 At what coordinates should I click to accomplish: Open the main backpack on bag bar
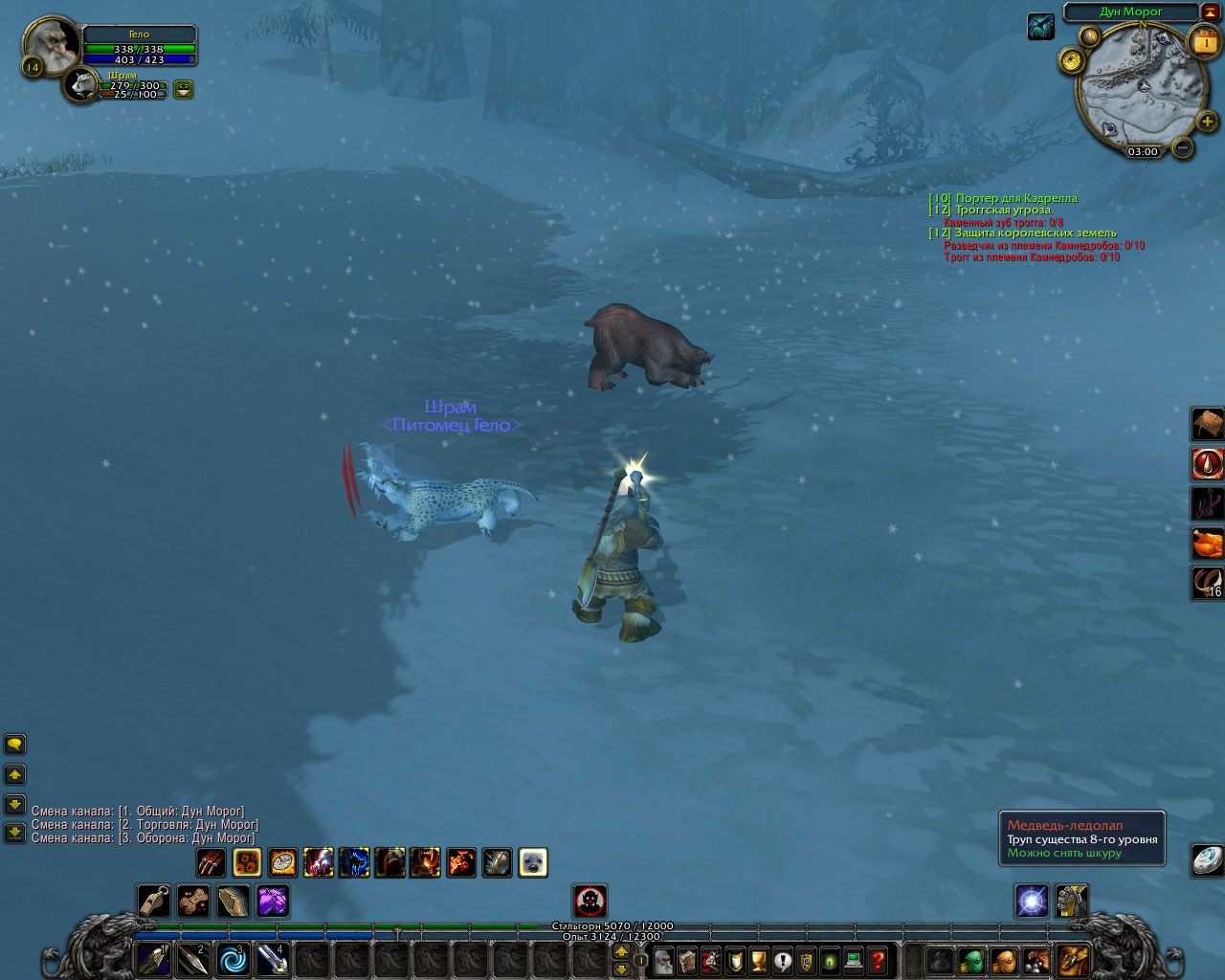coord(1074,959)
